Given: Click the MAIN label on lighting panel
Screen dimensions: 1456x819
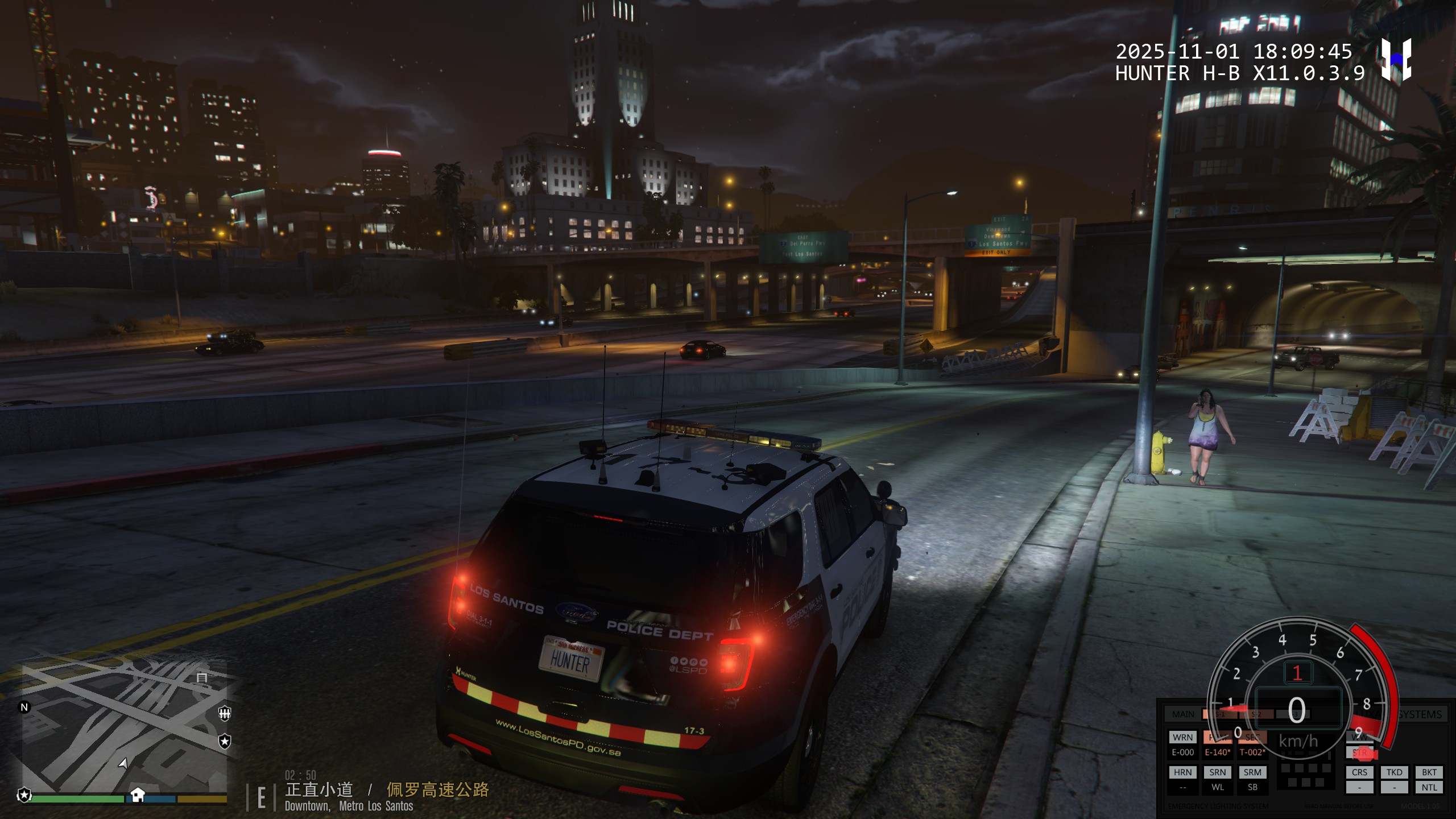Looking at the screenshot, I should pyautogui.click(x=1183, y=714).
